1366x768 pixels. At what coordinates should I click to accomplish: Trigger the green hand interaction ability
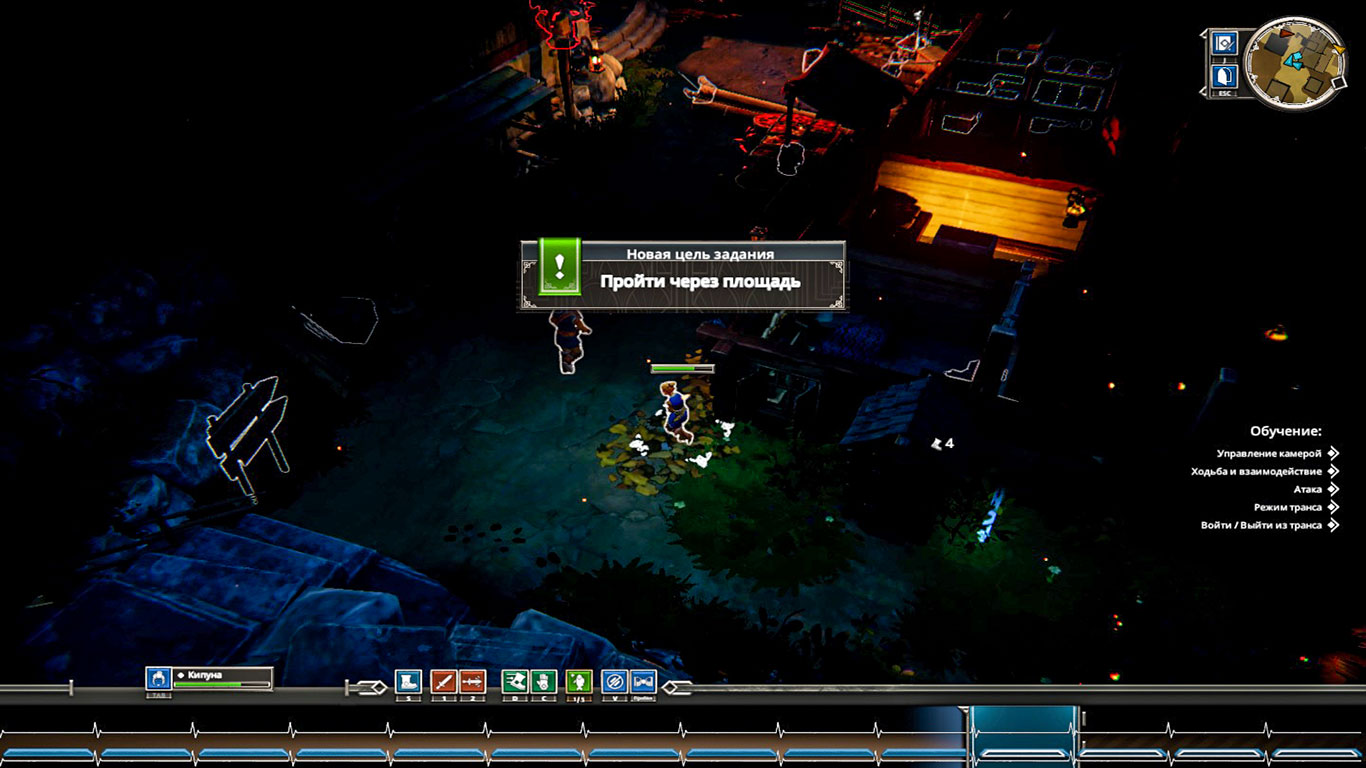click(543, 682)
